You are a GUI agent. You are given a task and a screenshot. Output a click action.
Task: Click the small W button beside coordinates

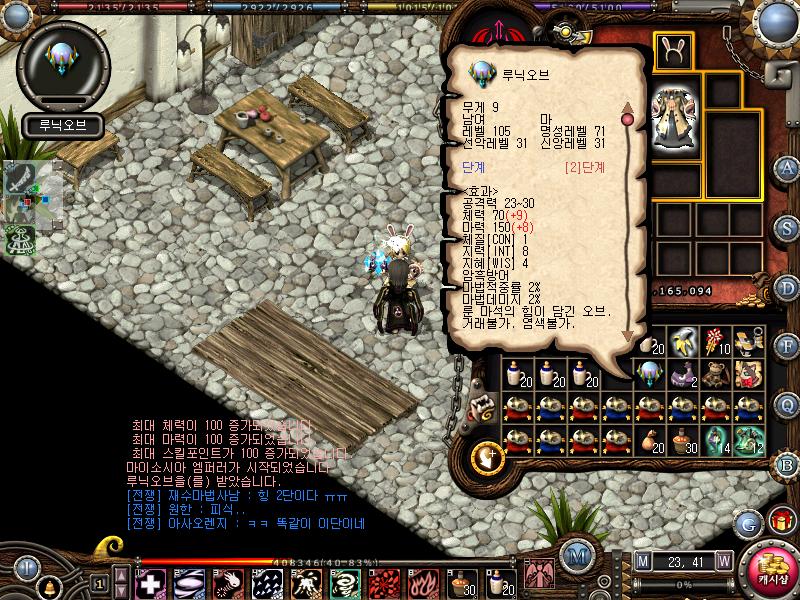pyautogui.click(x=723, y=560)
